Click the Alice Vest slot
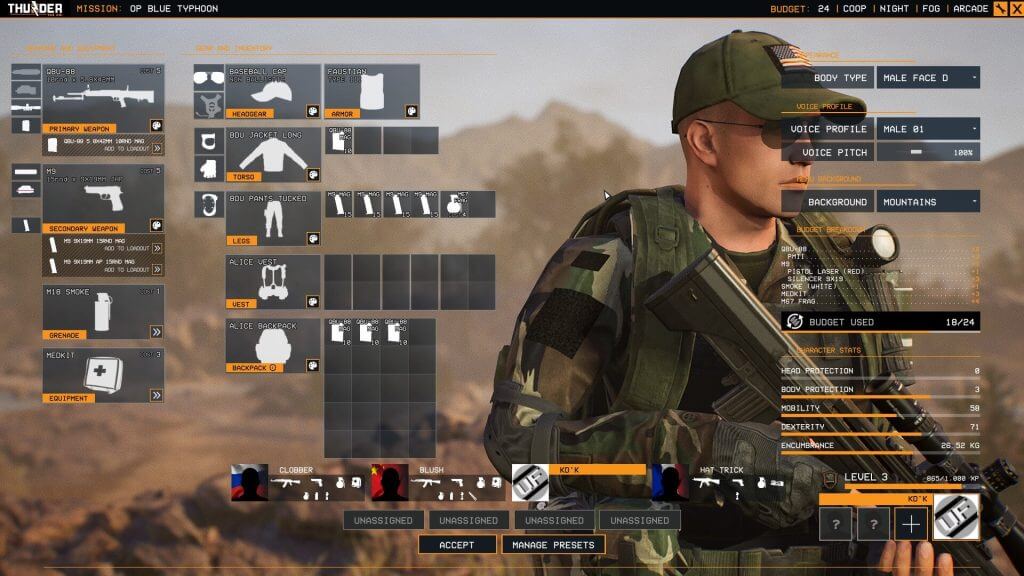 click(x=272, y=282)
